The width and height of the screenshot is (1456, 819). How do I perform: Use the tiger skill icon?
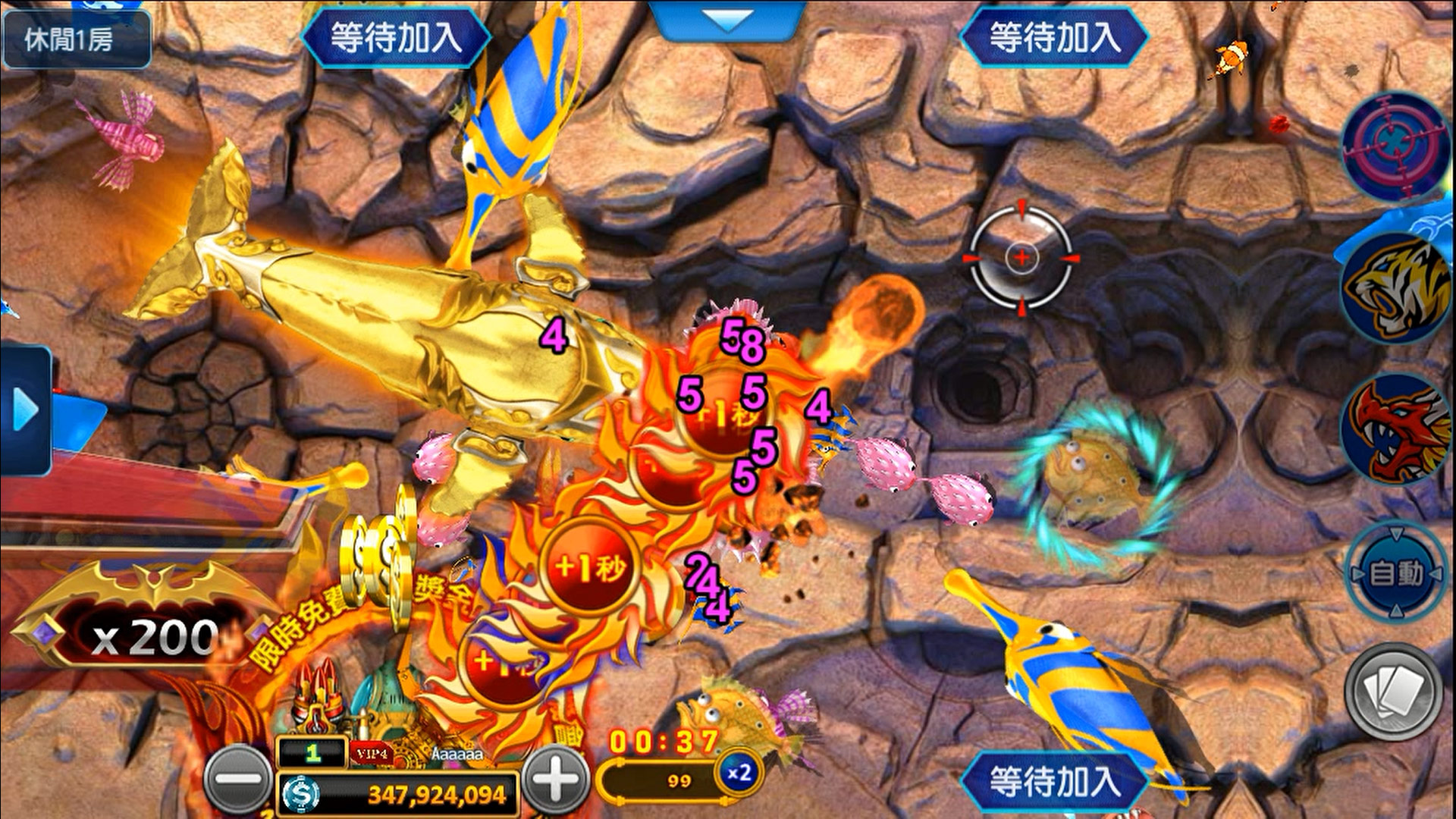tap(1394, 288)
